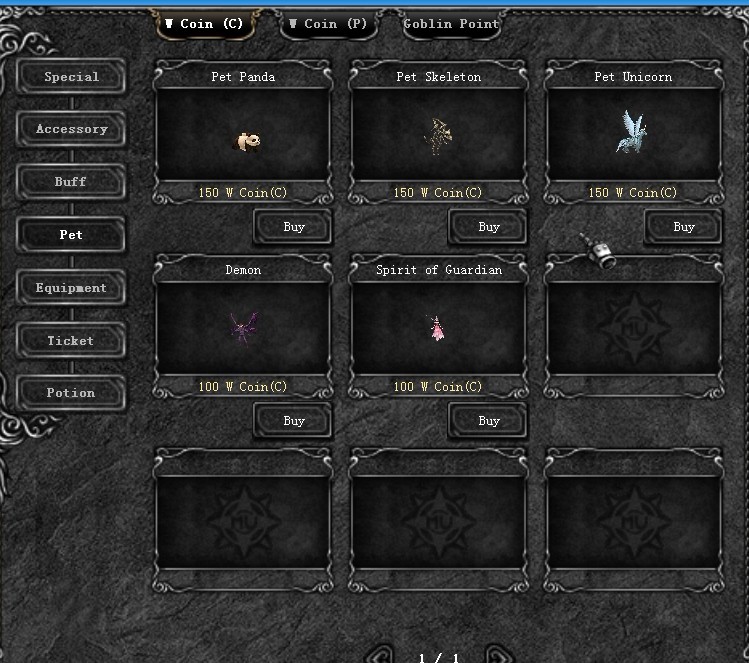Pick the Spirit of Guardian preview
Viewport: 749px width, 663px height.
pos(438,330)
